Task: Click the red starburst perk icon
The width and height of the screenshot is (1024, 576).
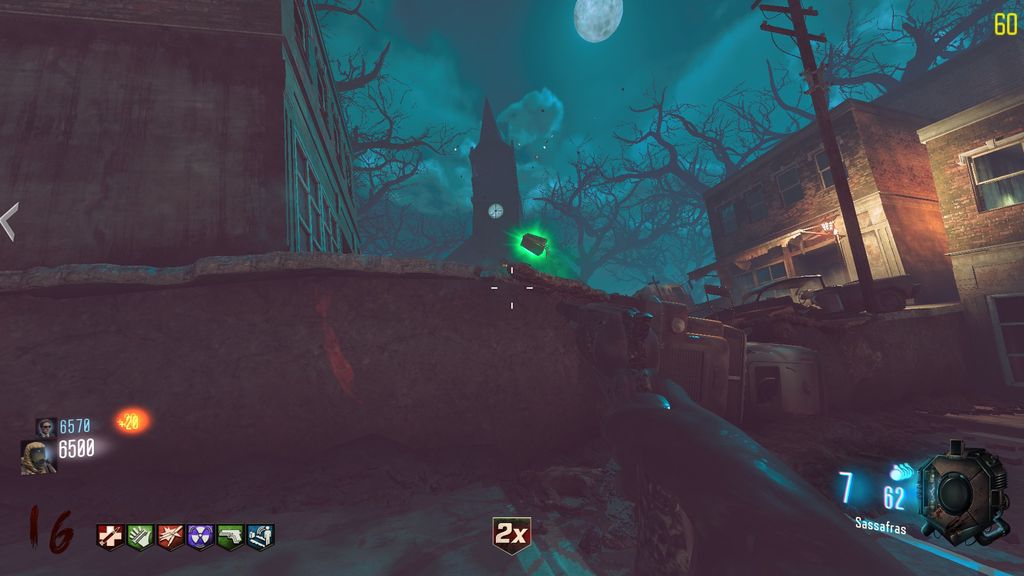Action: click(x=170, y=536)
